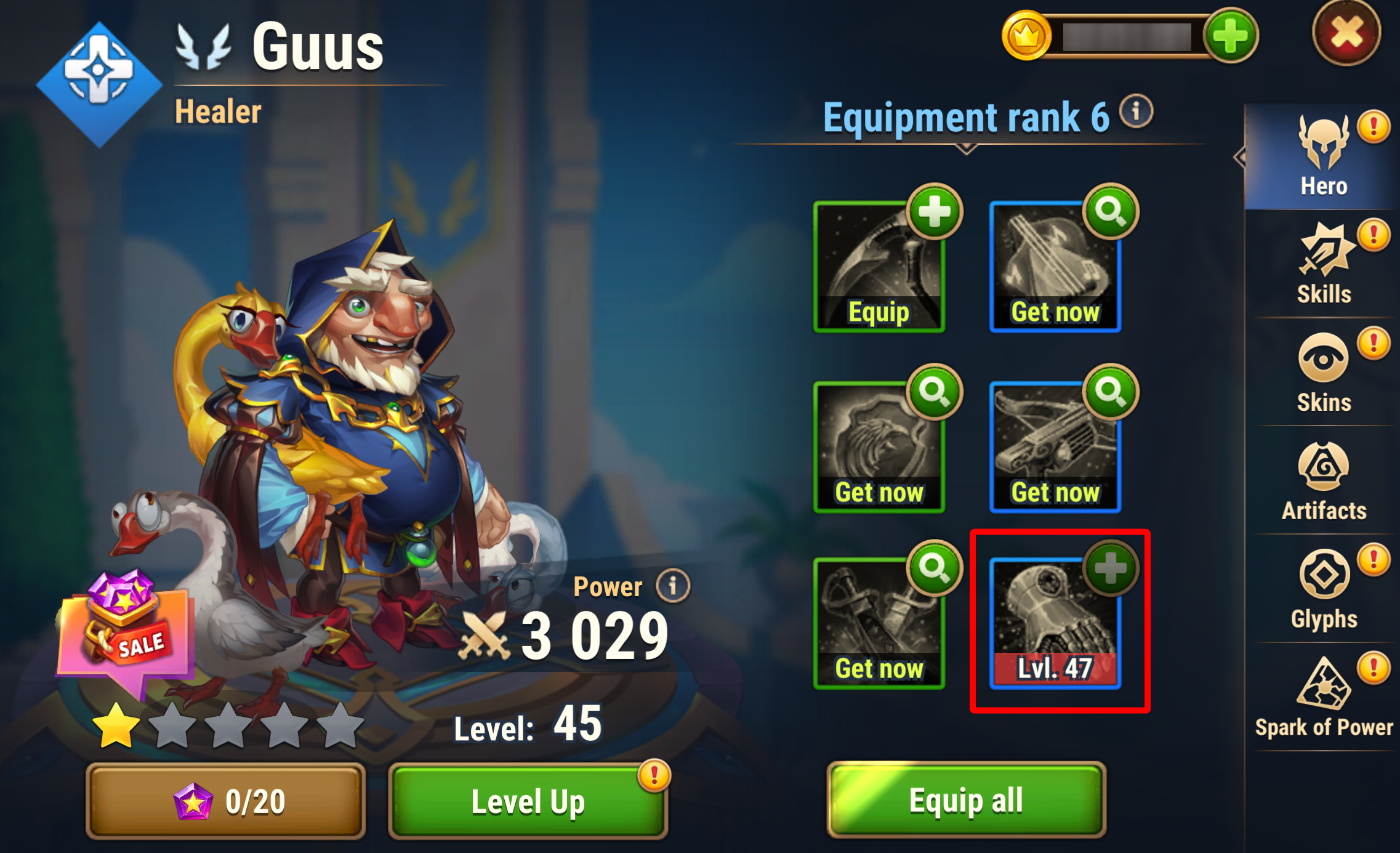View Power info details

pyautogui.click(x=673, y=586)
